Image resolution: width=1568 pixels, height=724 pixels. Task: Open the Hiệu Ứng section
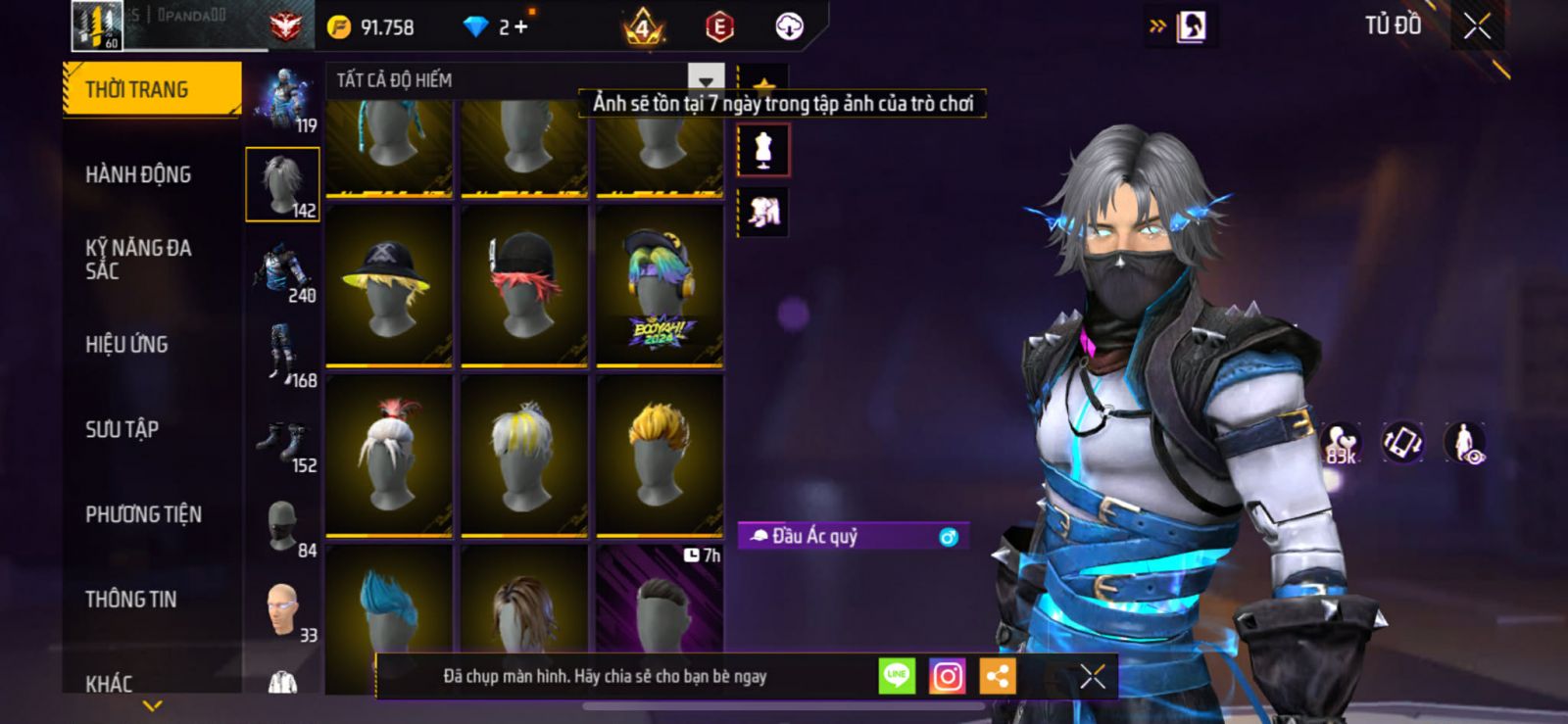click(x=126, y=344)
